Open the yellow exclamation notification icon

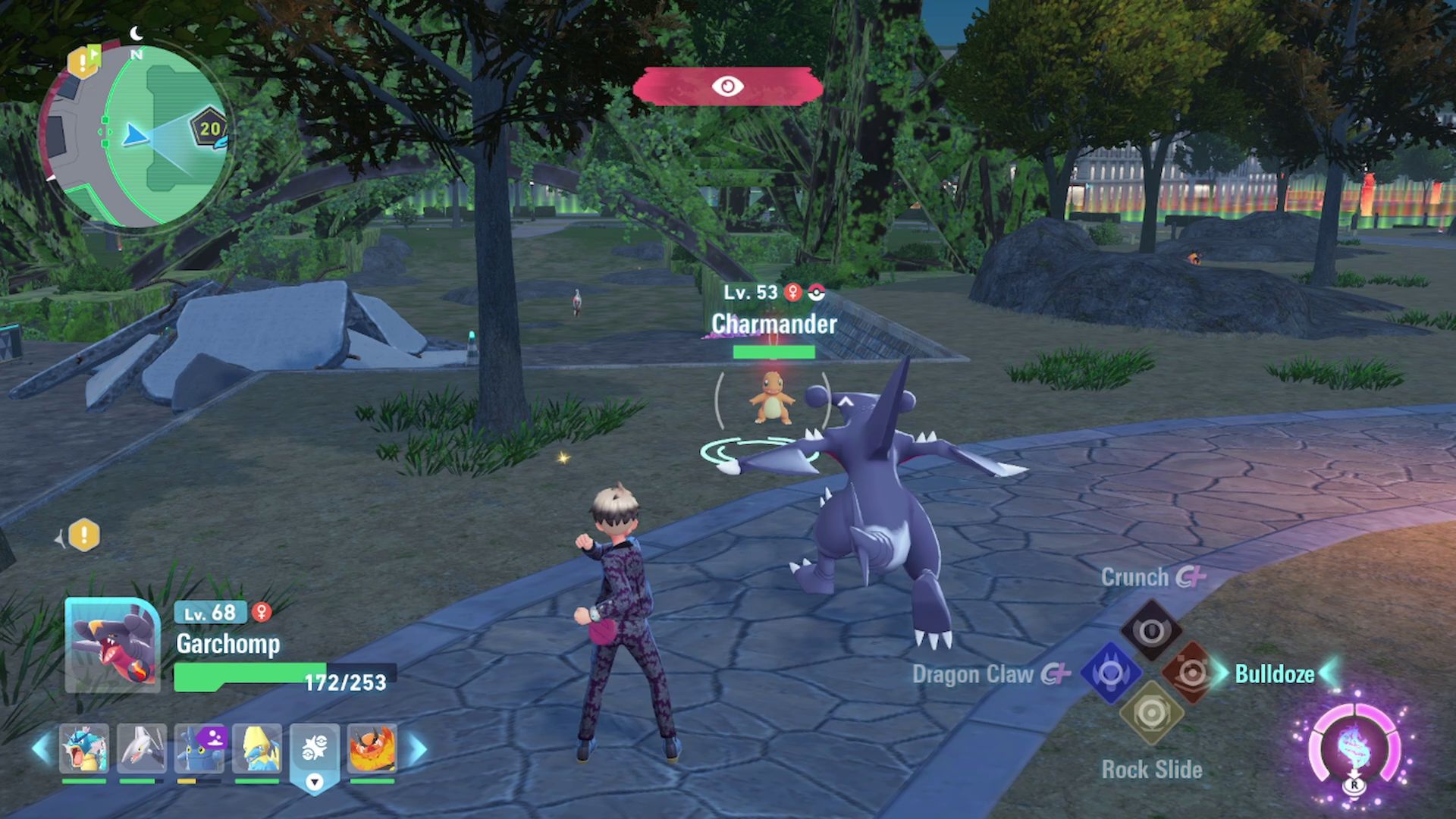coord(84,535)
